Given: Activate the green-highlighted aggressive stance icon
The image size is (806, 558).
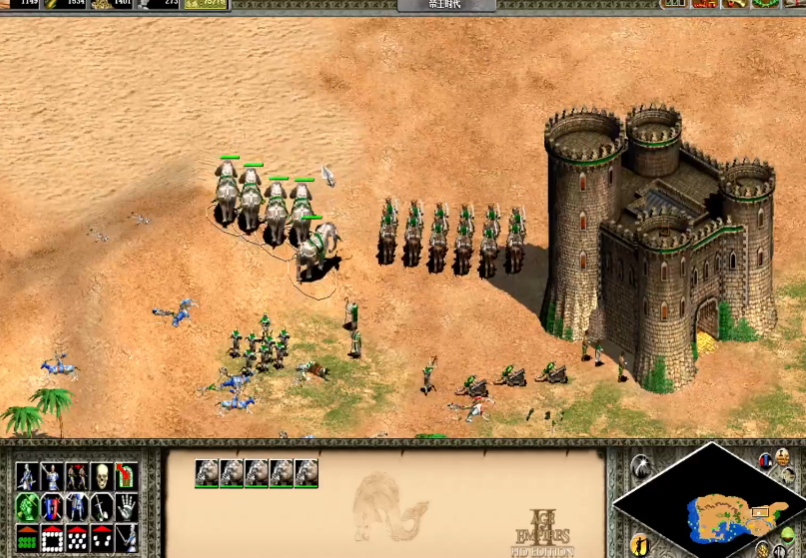Looking at the screenshot, I should click(x=27, y=507).
